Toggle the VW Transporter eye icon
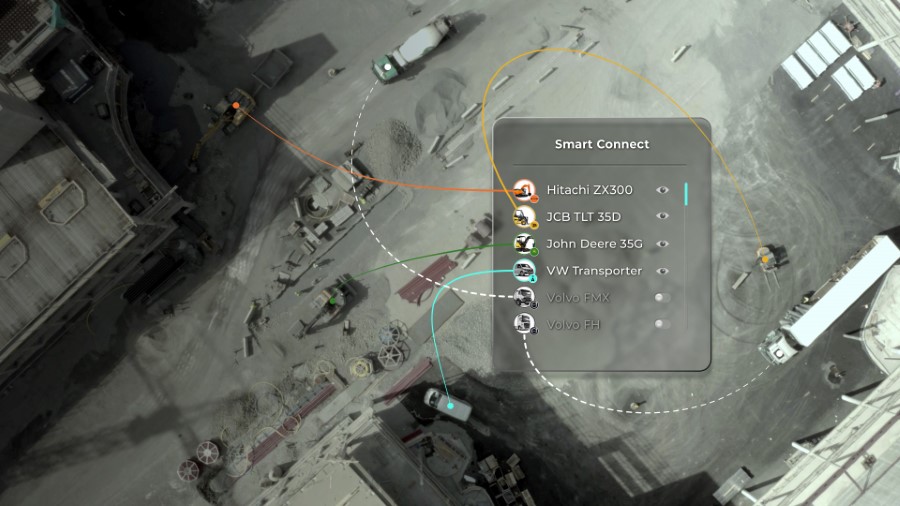The width and height of the screenshot is (900, 506). coord(662,271)
